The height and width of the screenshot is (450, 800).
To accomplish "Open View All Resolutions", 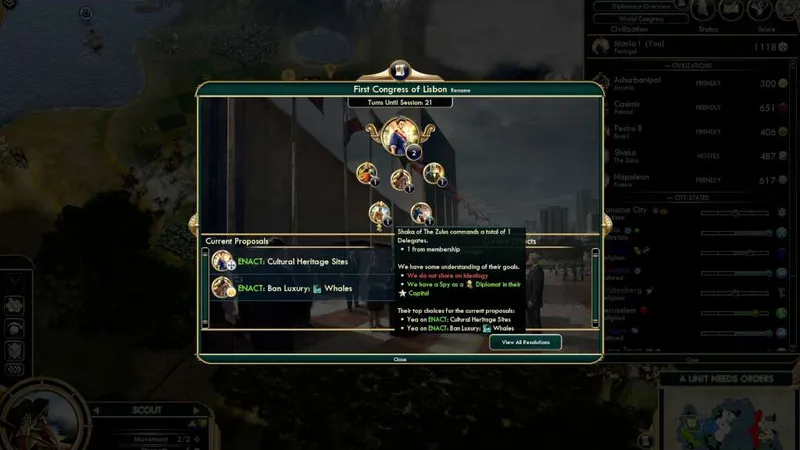I will (x=525, y=342).
